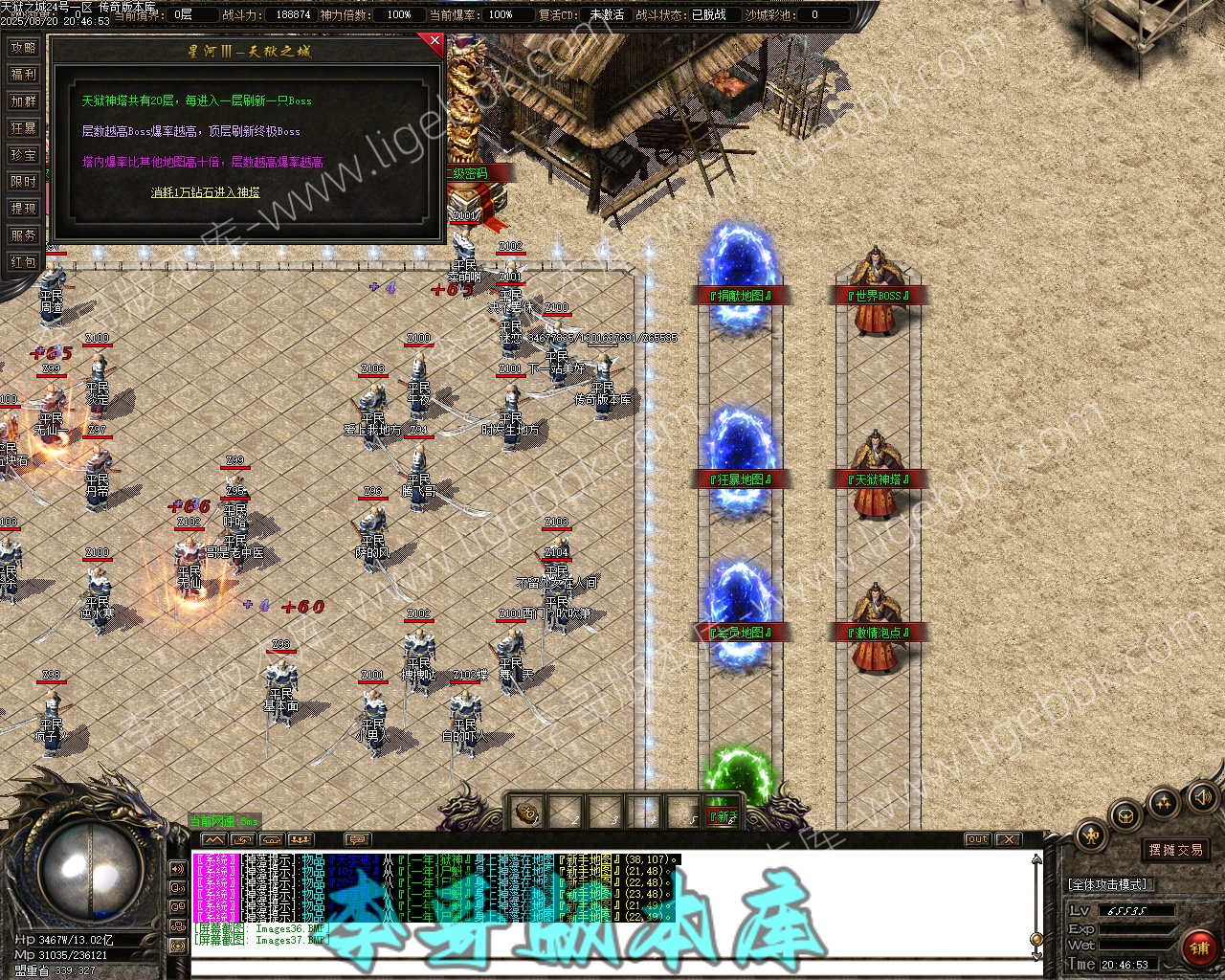
Task: Open the red 铺 shop button
Action: [1198, 947]
